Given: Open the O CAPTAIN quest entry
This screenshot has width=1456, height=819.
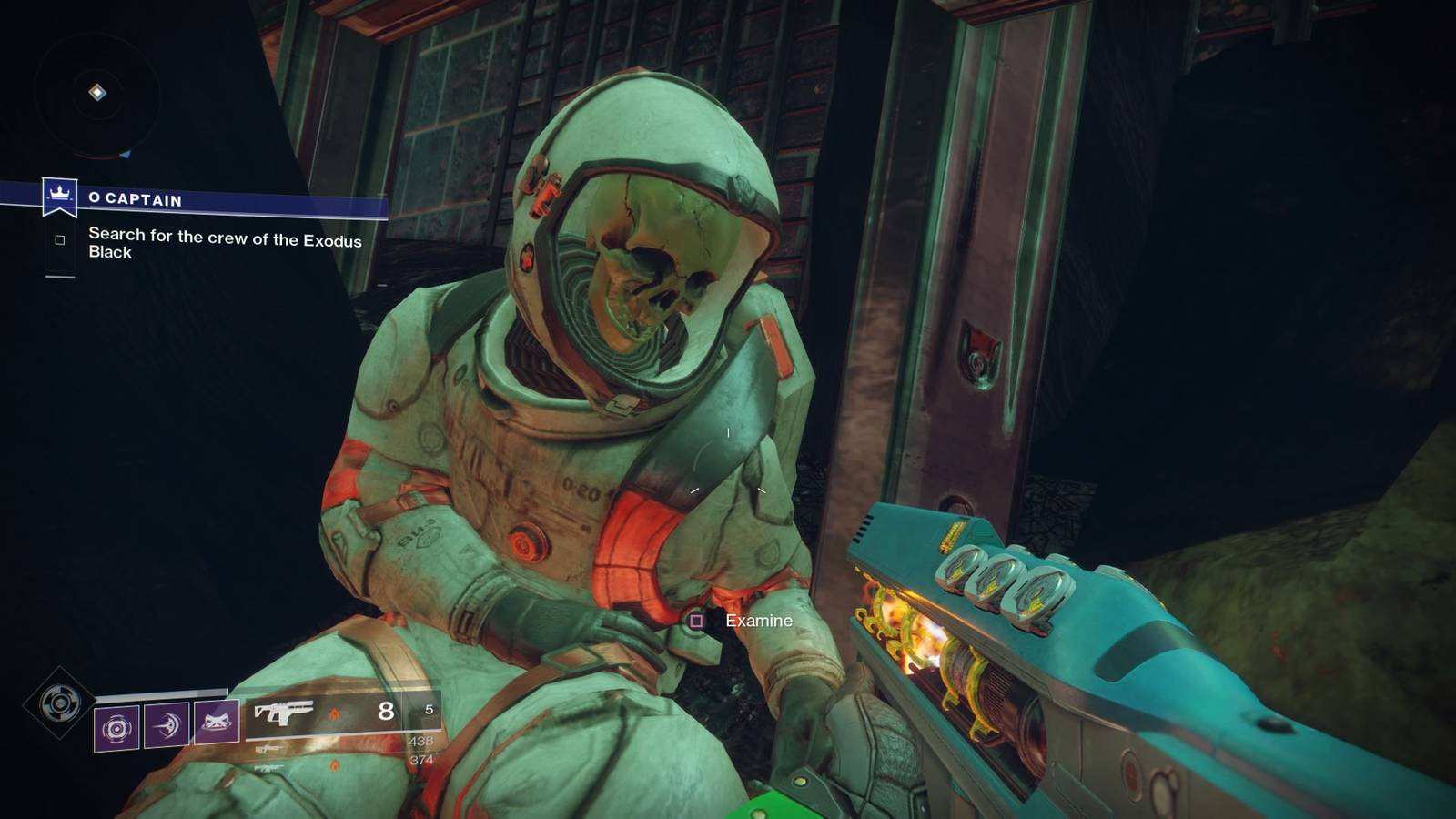Looking at the screenshot, I should pos(136,201).
